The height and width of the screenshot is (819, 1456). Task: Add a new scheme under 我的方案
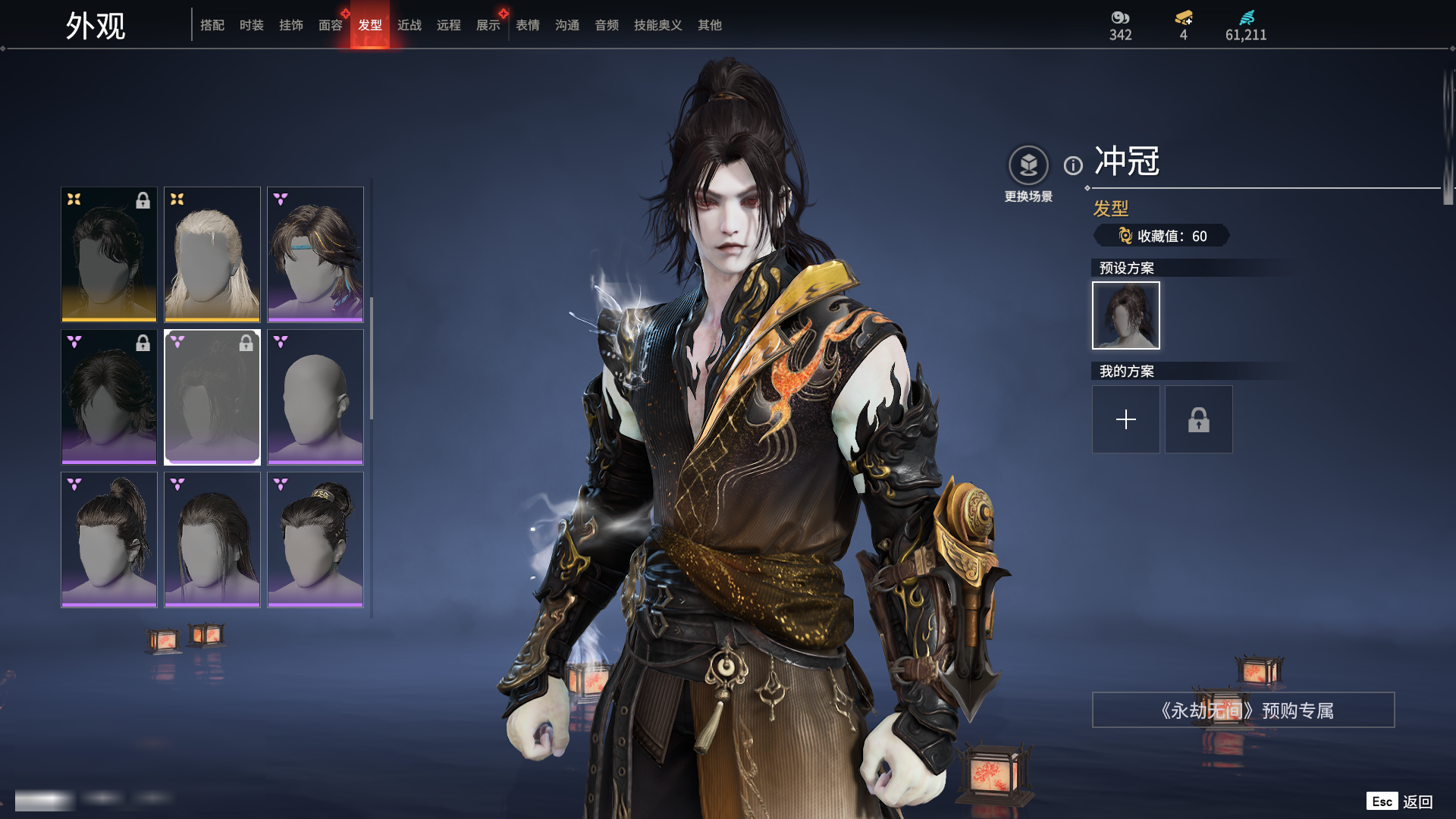1125,419
